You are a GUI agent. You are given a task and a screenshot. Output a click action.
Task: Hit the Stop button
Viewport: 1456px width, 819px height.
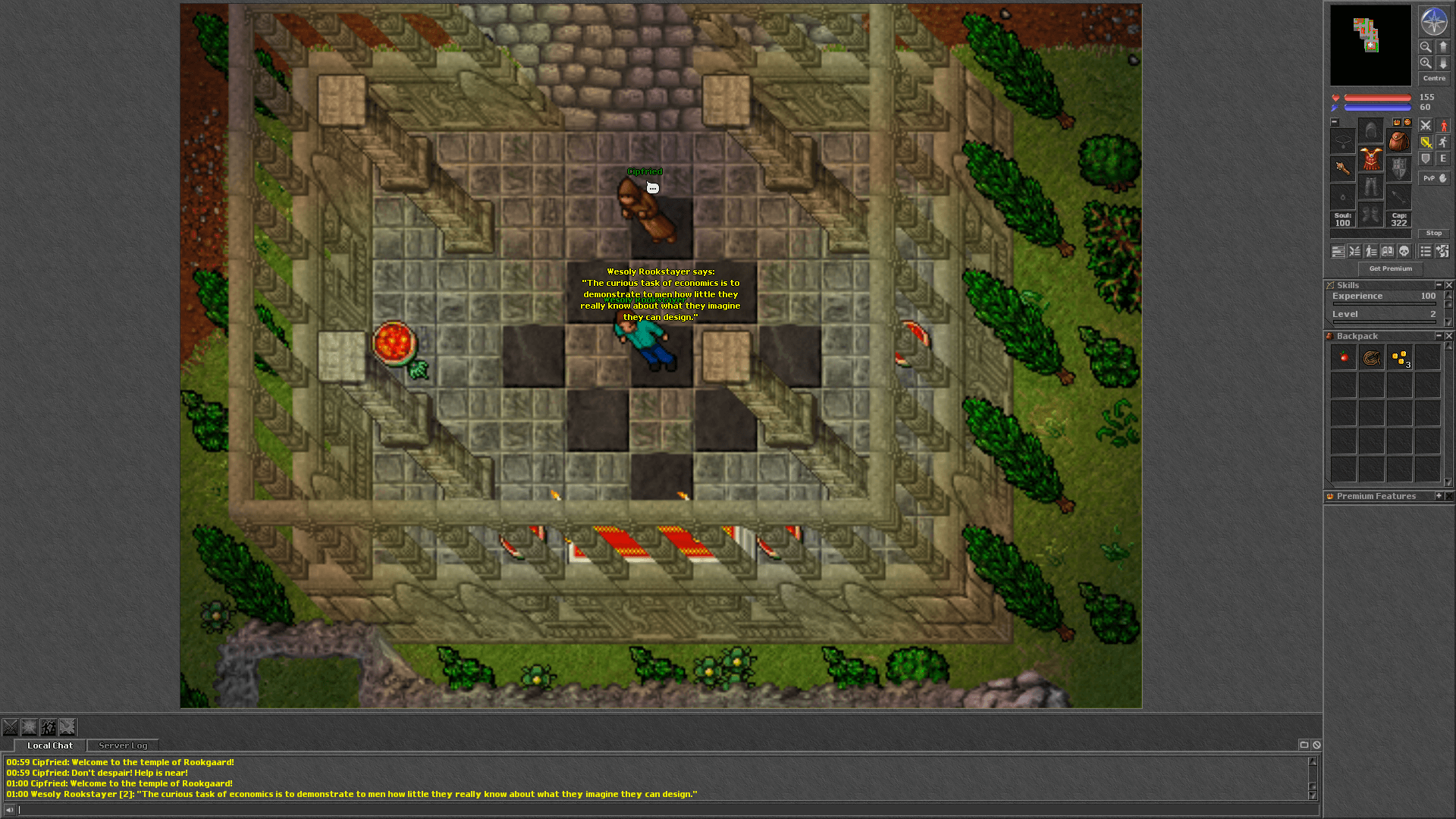1433,233
